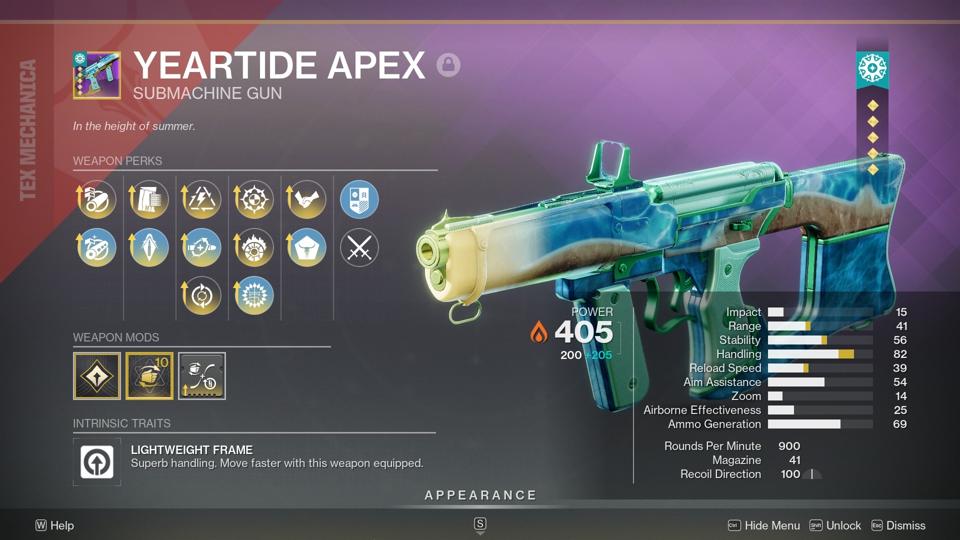Open the weapon mod slot marked 10
960x540 pixels.
pyautogui.click(x=149, y=376)
